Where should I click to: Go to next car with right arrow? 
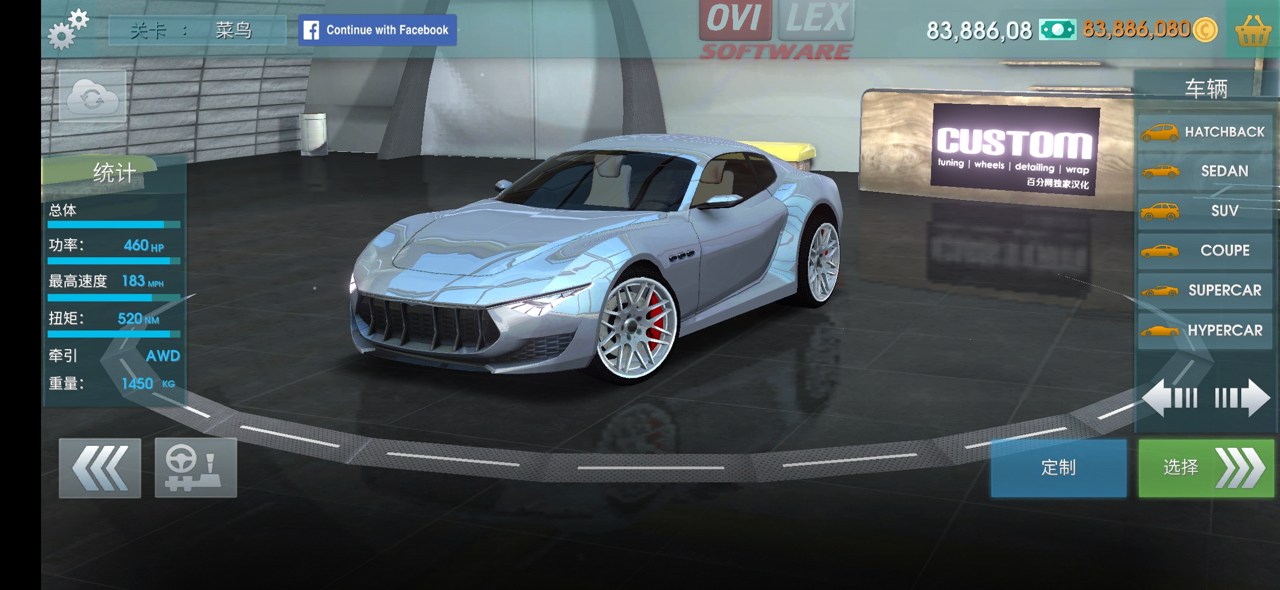1243,399
